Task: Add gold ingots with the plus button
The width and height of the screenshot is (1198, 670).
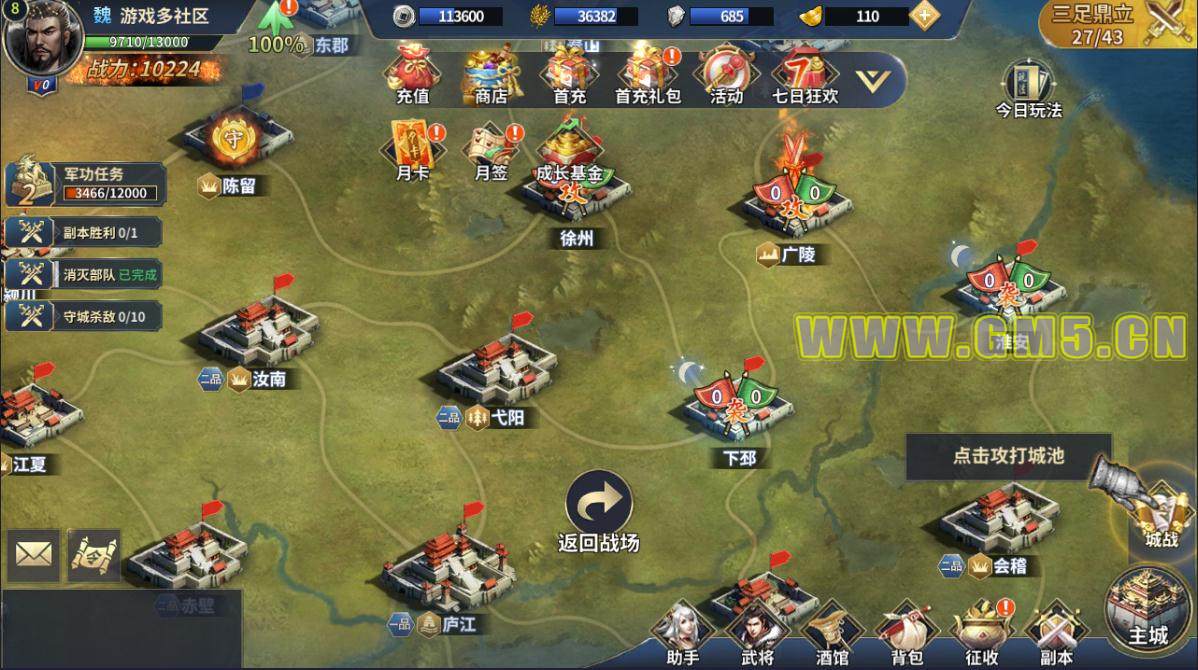Action: coord(924,15)
